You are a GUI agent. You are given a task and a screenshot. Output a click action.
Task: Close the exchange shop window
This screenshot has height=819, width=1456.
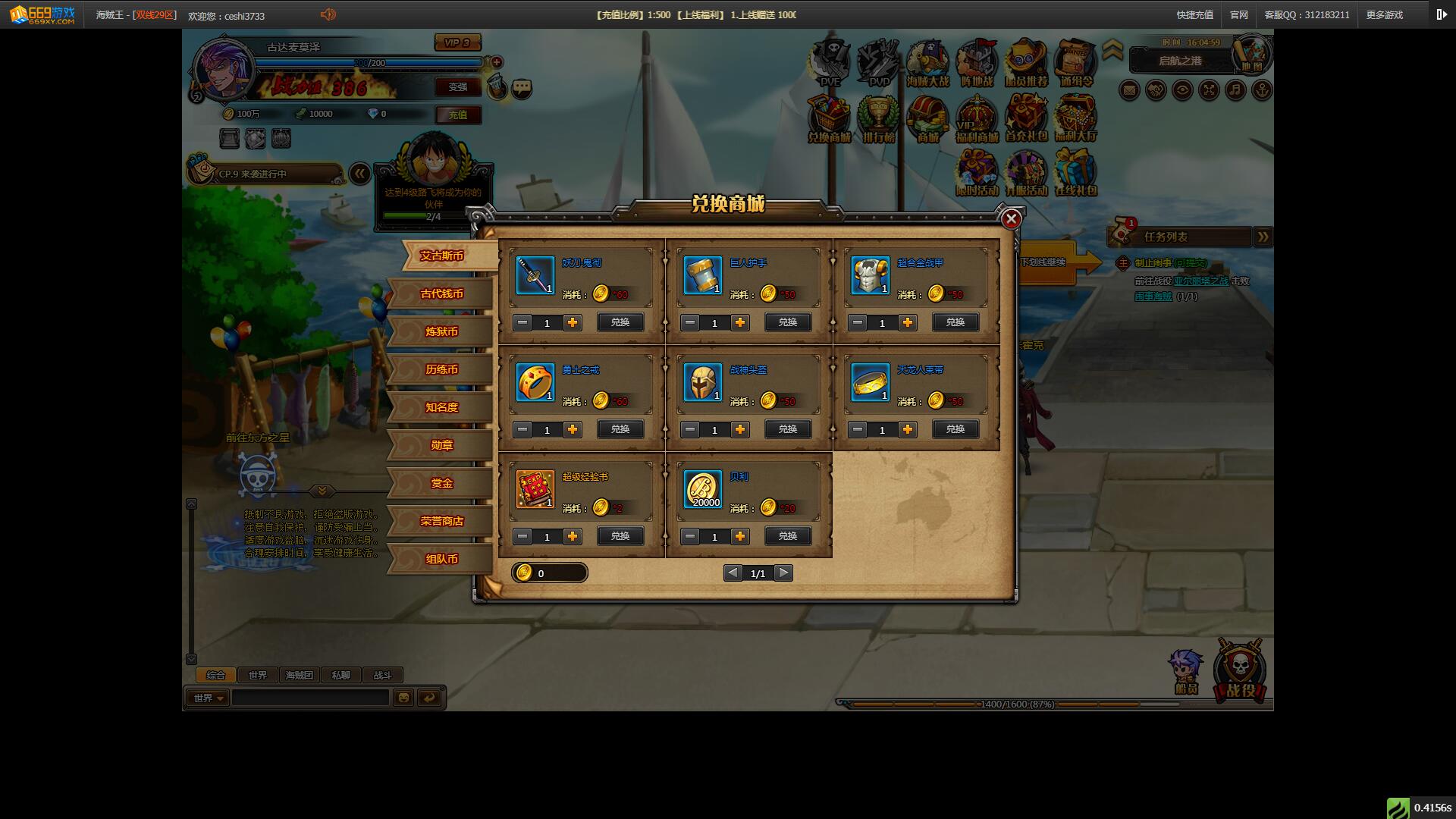[x=1011, y=219]
